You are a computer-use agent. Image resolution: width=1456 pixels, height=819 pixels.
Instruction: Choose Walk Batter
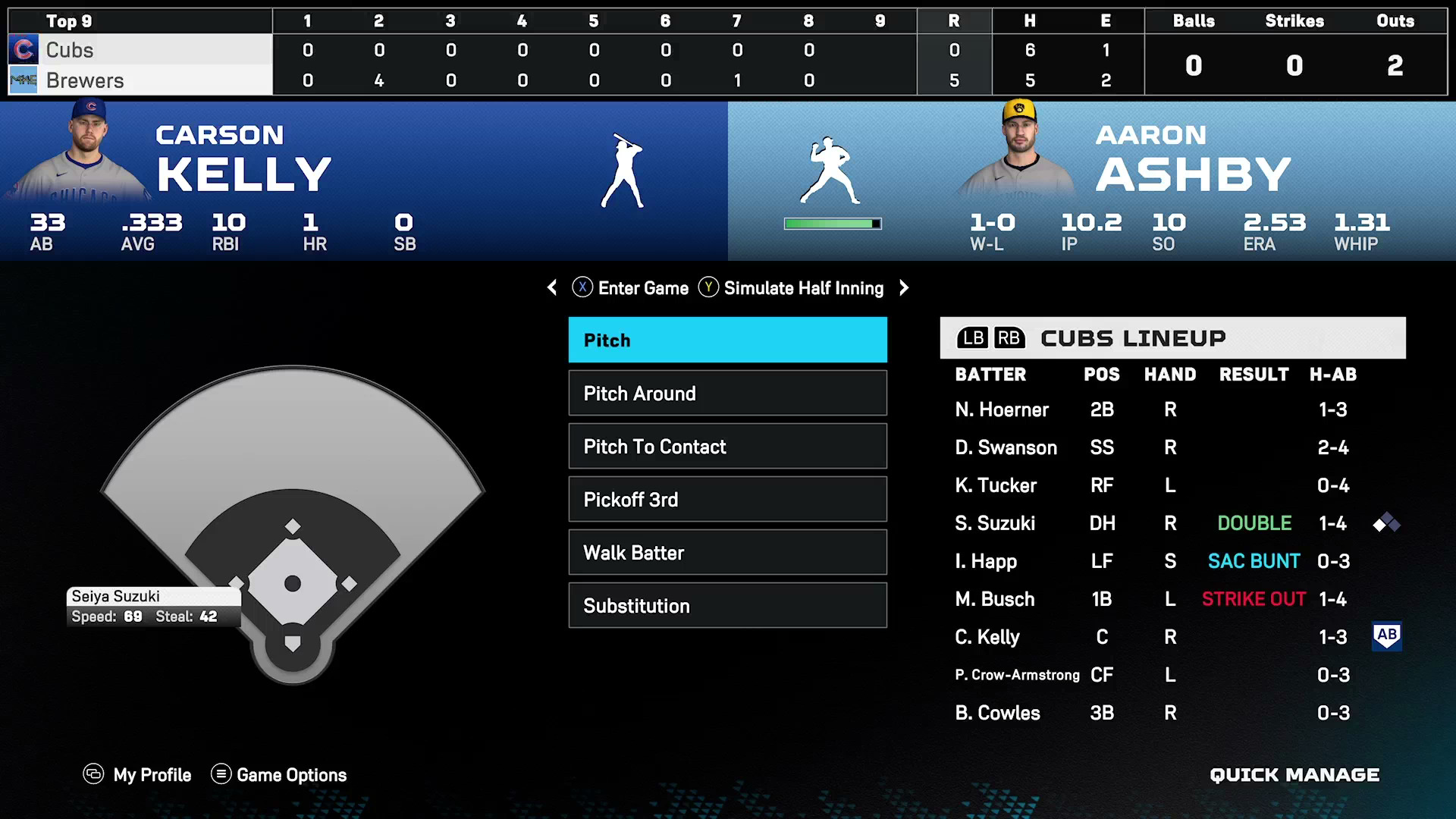pos(727,553)
